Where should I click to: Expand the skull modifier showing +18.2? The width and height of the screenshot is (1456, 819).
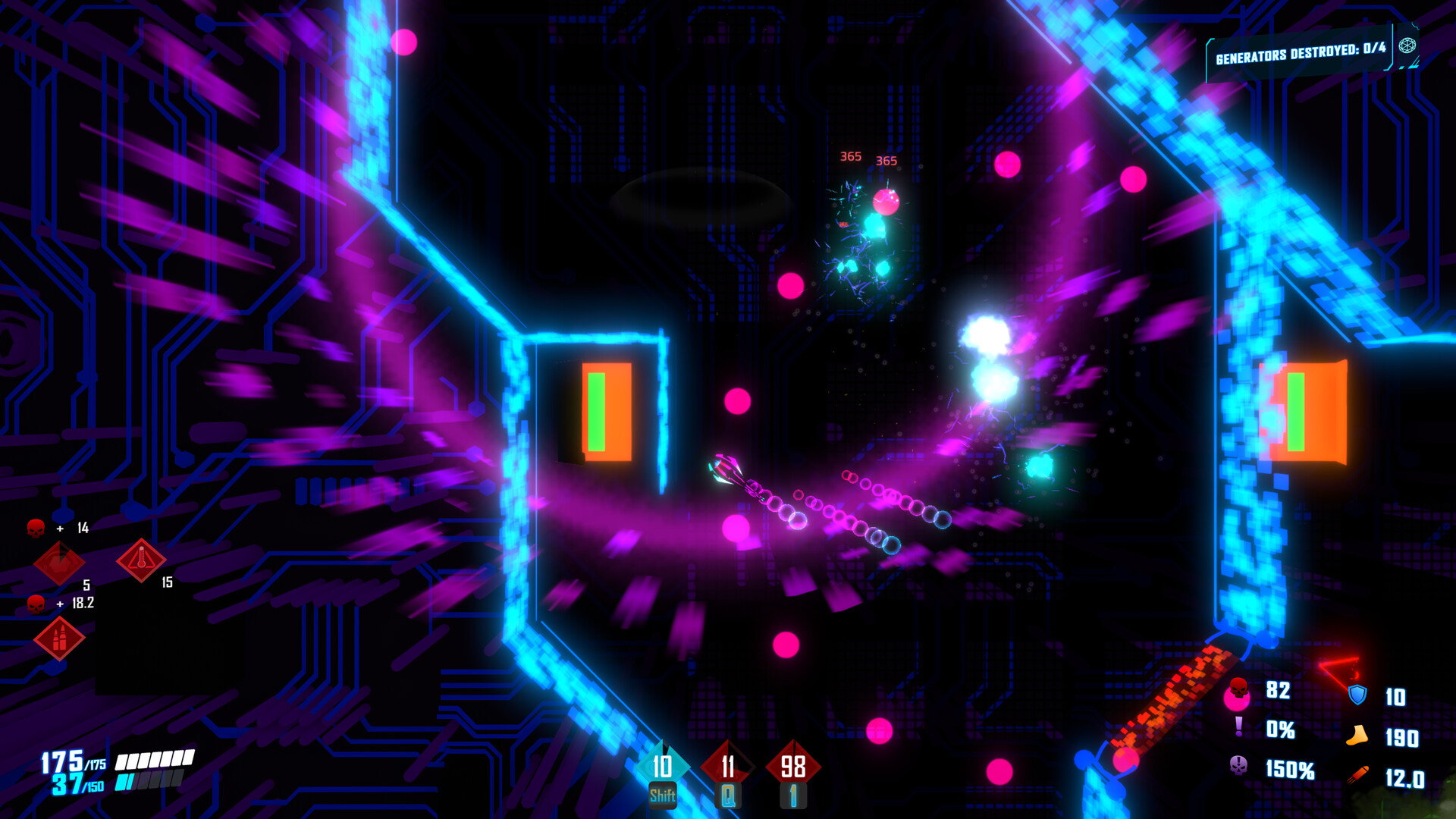[x=36, y=604]
